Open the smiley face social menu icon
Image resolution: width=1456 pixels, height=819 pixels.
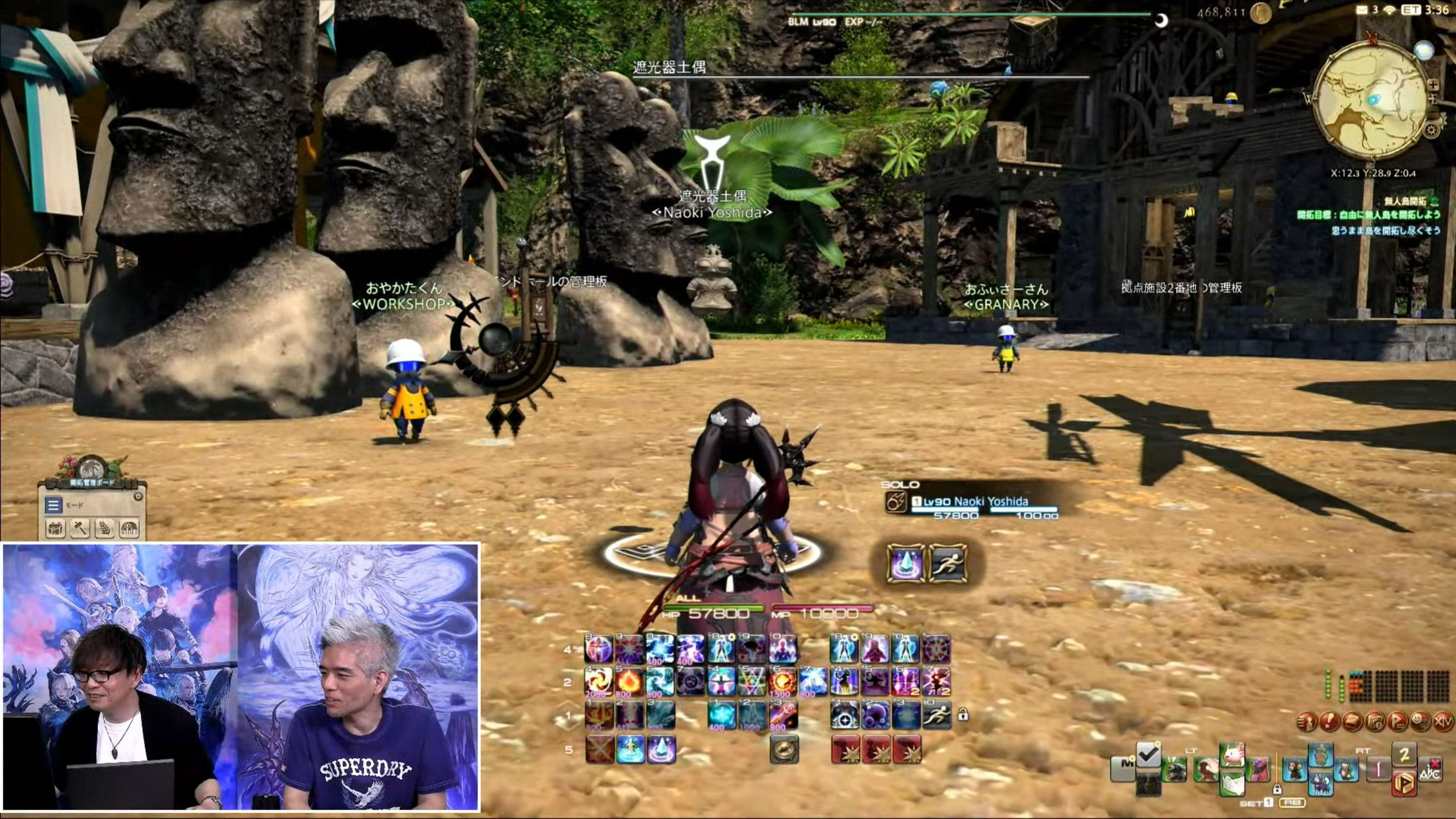coord(1420,721)
